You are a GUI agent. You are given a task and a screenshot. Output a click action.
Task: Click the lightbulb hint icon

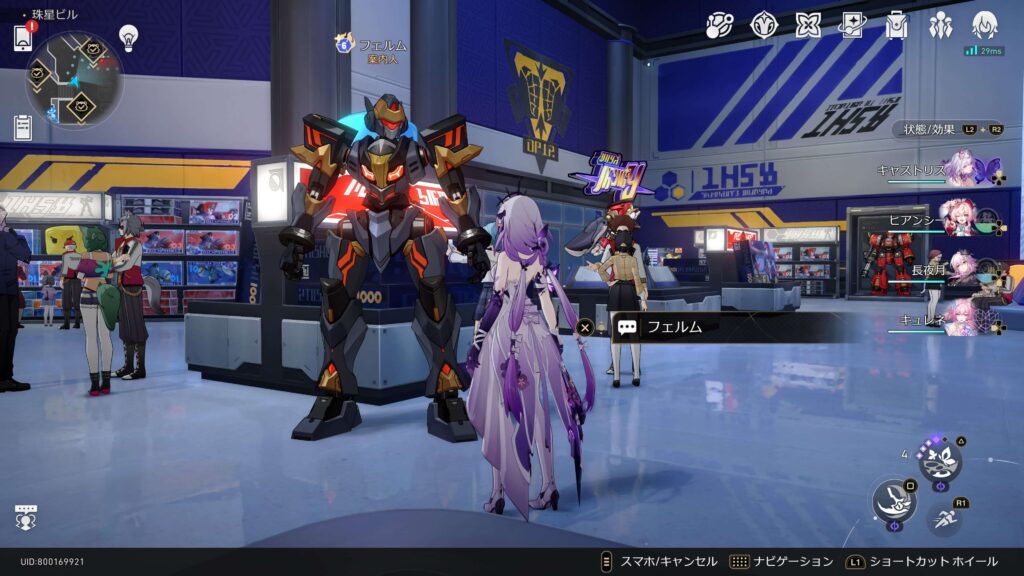click(128, 37)
